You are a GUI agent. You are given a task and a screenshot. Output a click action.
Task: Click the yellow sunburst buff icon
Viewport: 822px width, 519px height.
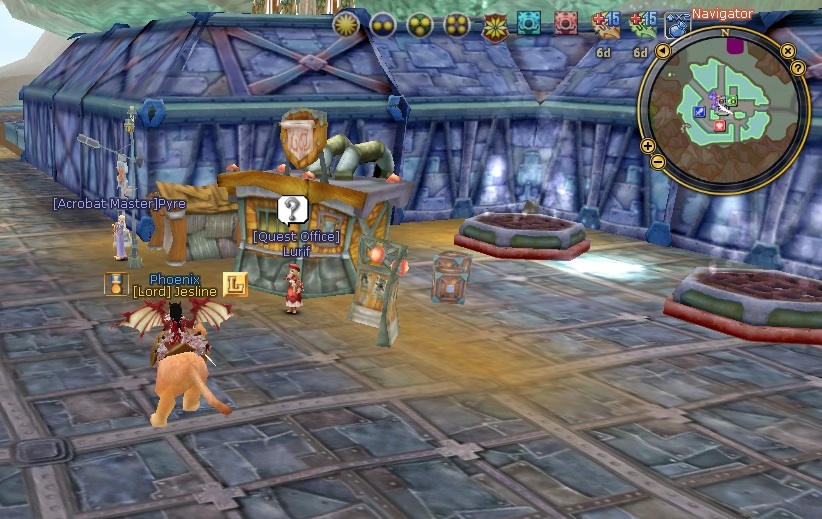coord(348,24)
